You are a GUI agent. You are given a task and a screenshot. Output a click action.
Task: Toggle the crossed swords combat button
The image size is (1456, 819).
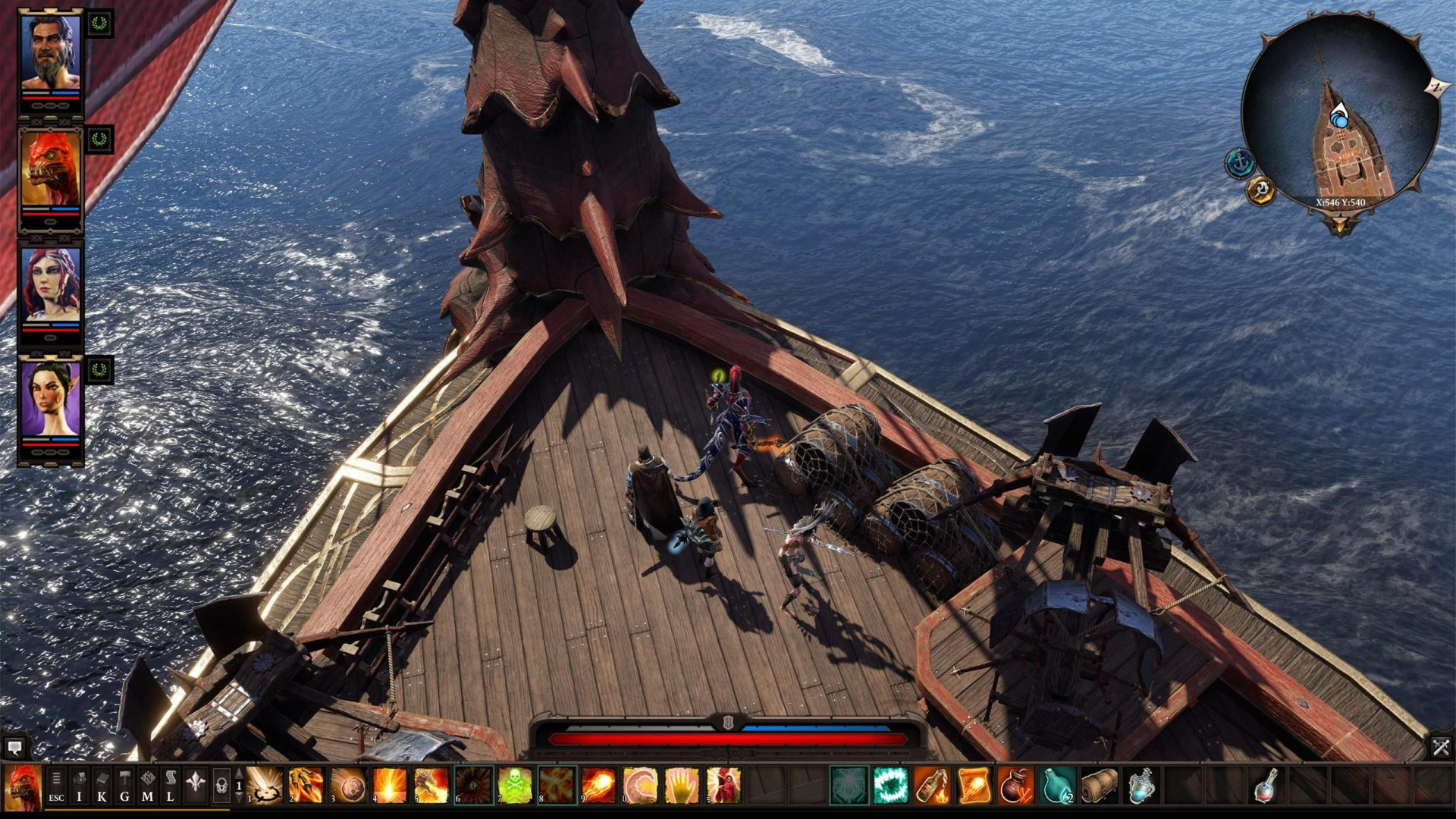tap(1441, 748)
